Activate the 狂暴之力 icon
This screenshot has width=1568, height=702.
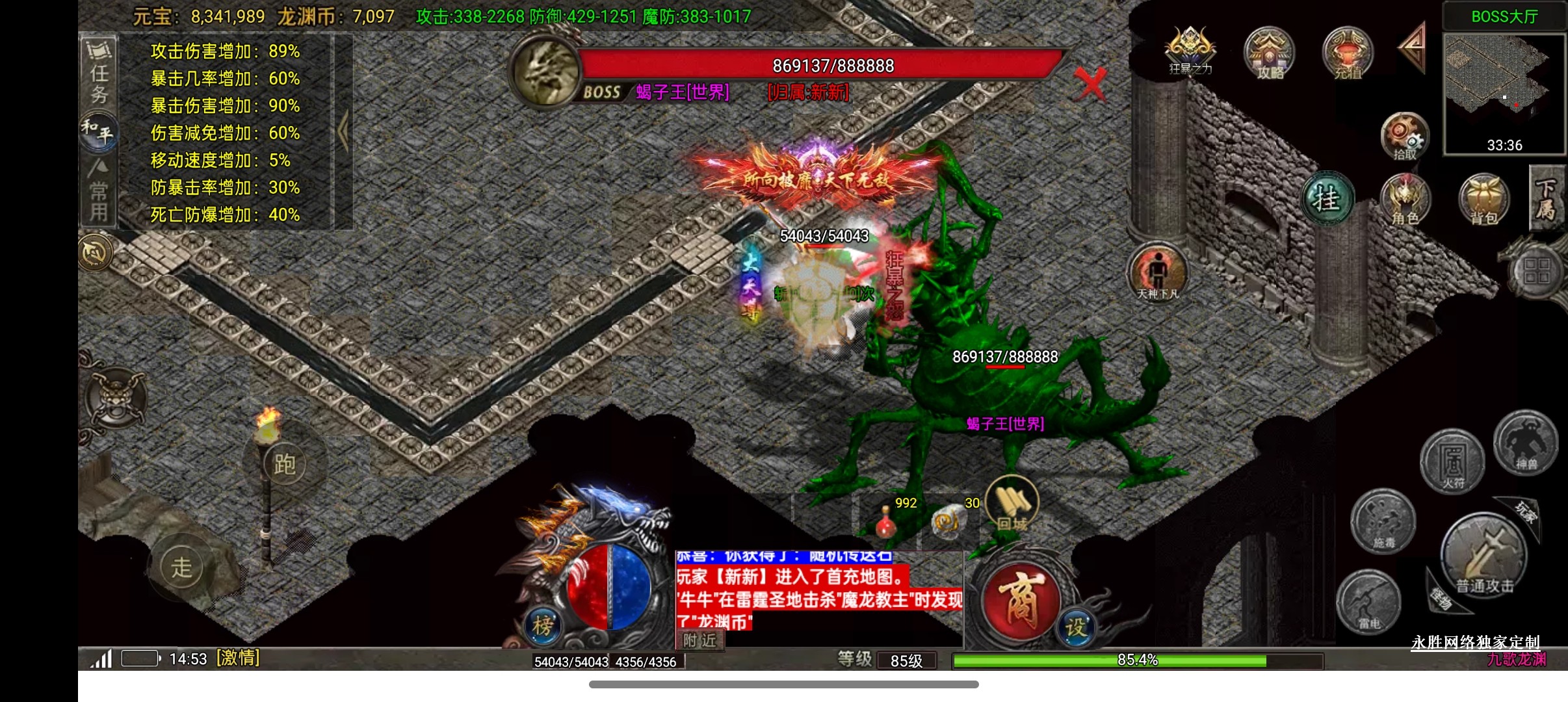pyautogui.click(x=1190, y=51)
